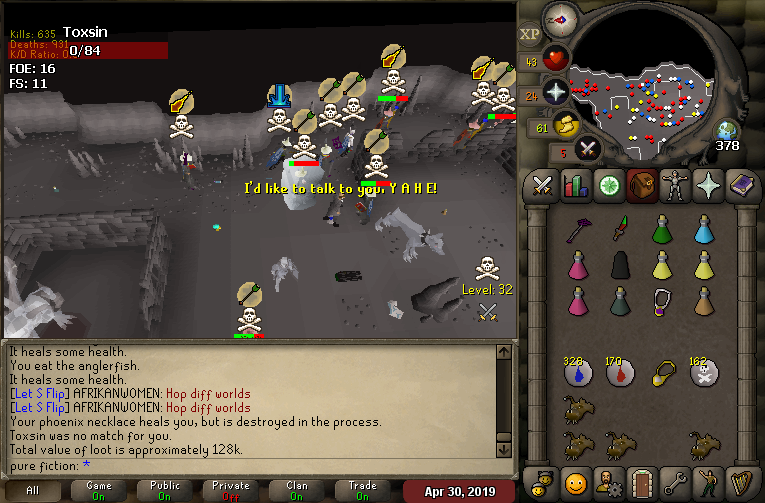Open the Clan chat filter

(x=297, y=491)
